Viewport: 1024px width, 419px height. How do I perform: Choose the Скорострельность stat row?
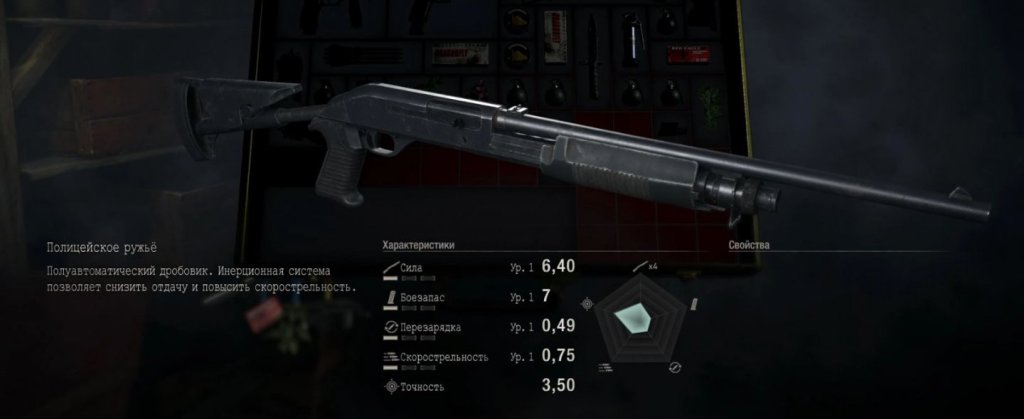480,356
